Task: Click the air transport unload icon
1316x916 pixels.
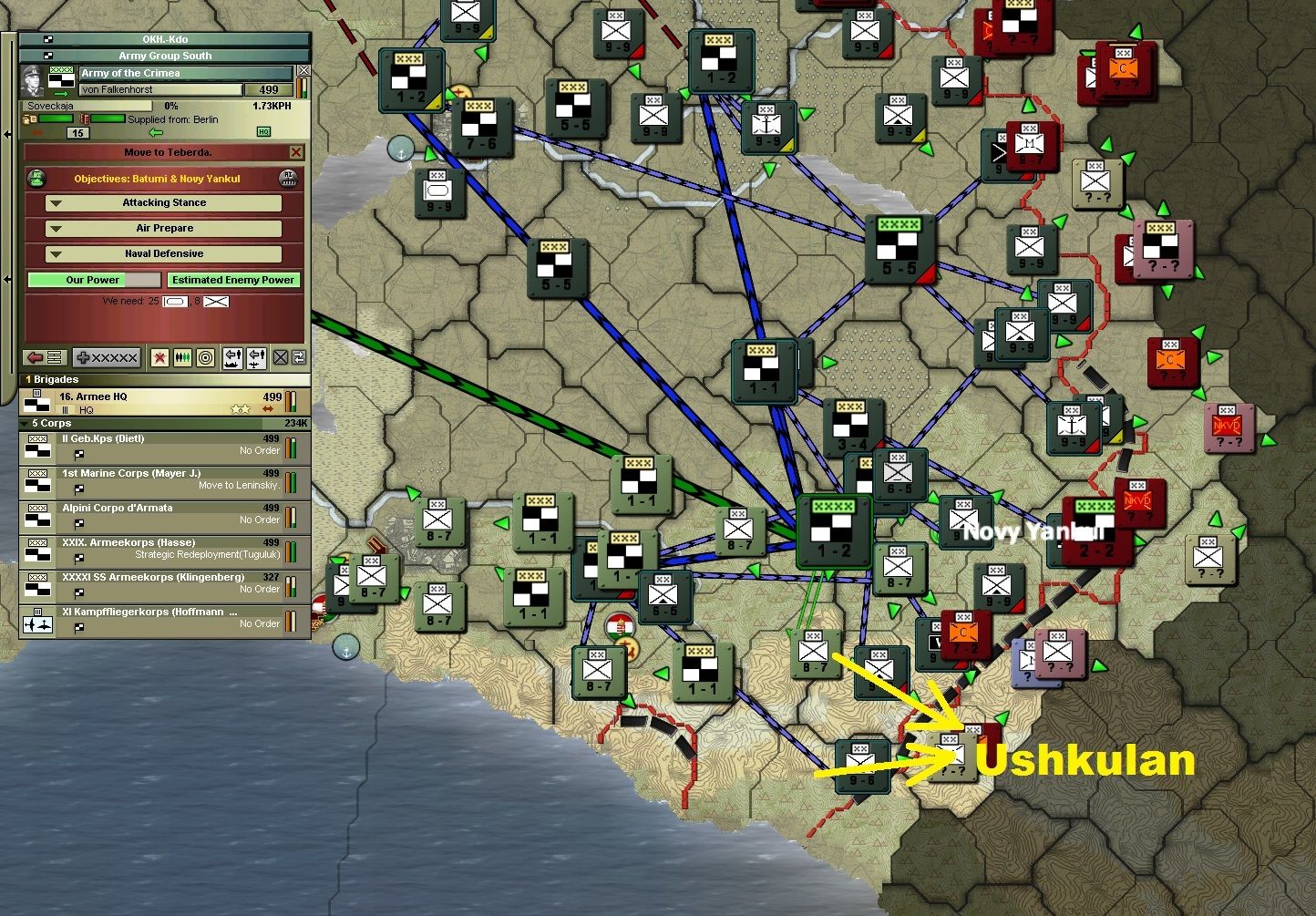Action: (256, 357)
